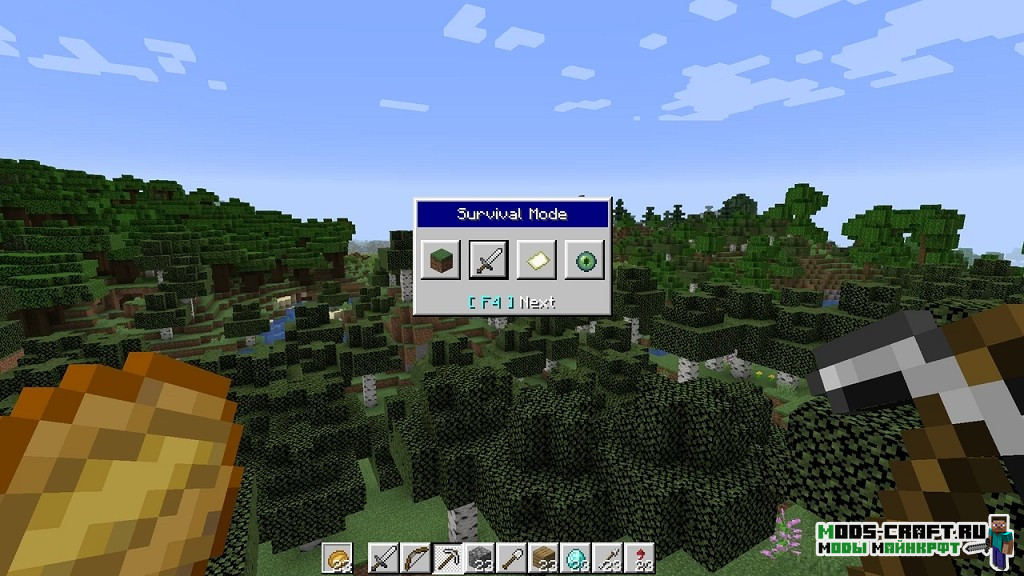Select the offhand baked potato slot
Image resolution: width=1024 pixels, height=576 pixels.
pyautogui.click(x=338, y=559)
